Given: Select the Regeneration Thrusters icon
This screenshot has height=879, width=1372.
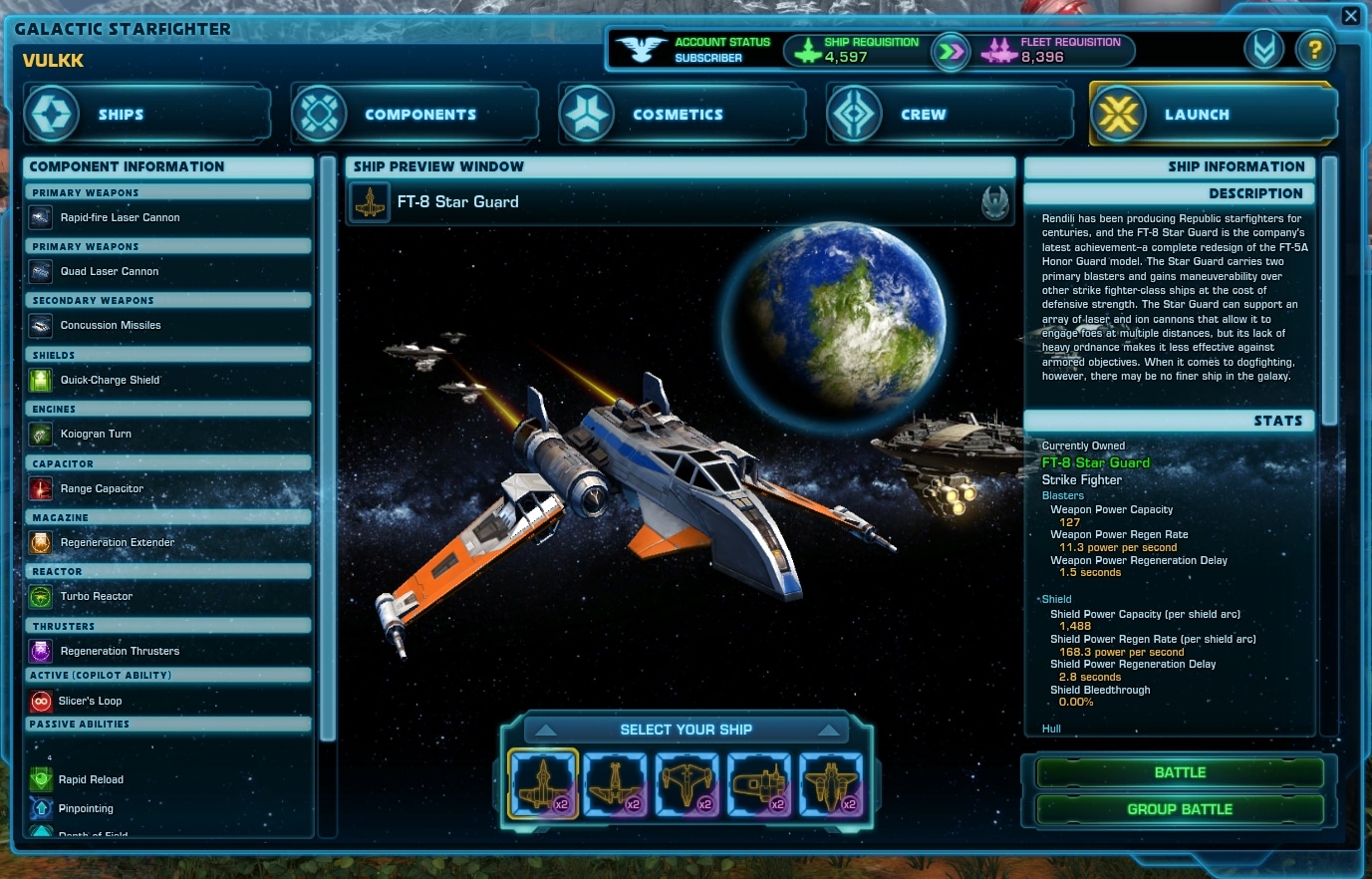Looking at the screenshot, I should (x=41, y=651).
